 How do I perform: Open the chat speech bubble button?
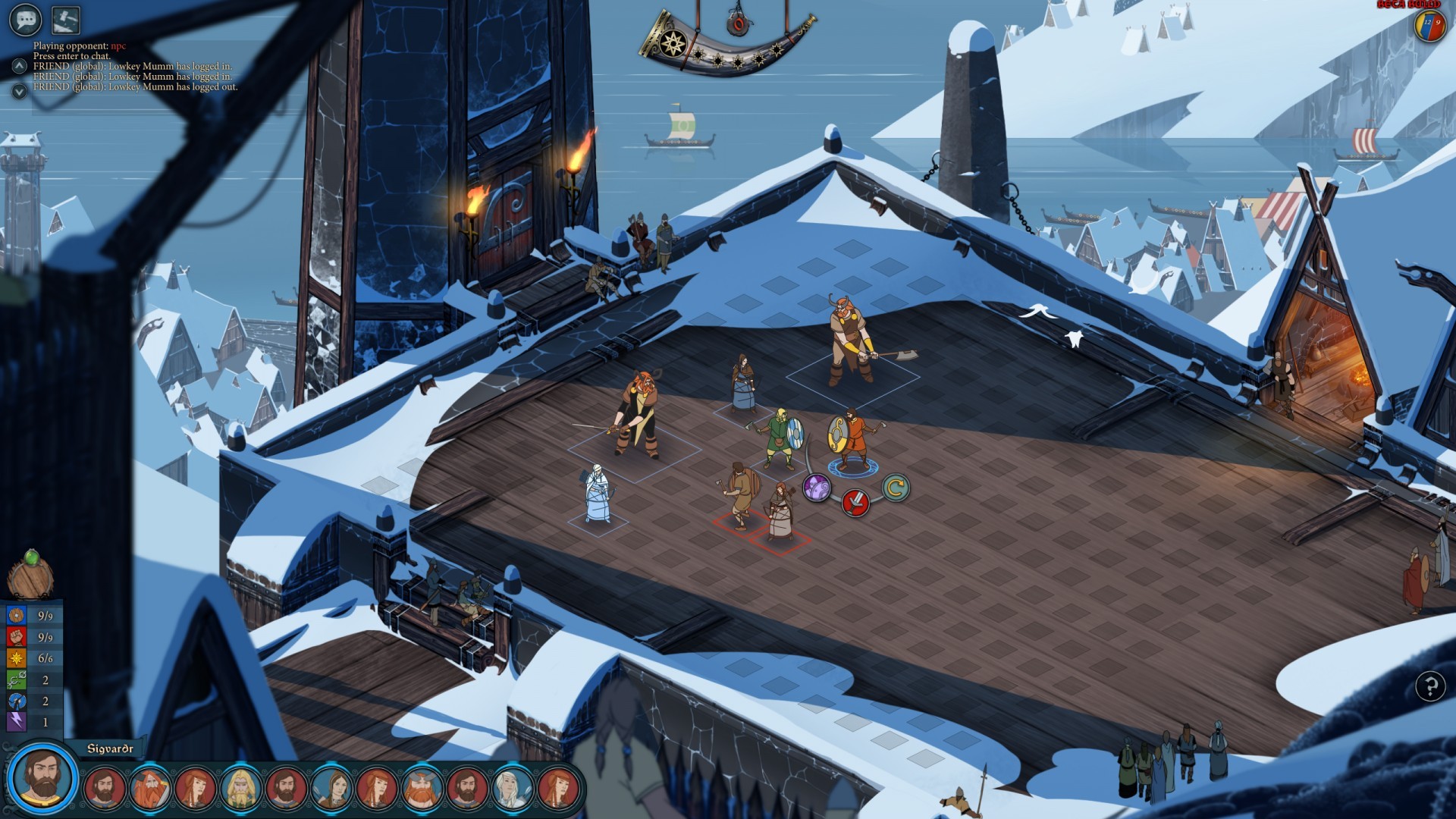point(25,20)
